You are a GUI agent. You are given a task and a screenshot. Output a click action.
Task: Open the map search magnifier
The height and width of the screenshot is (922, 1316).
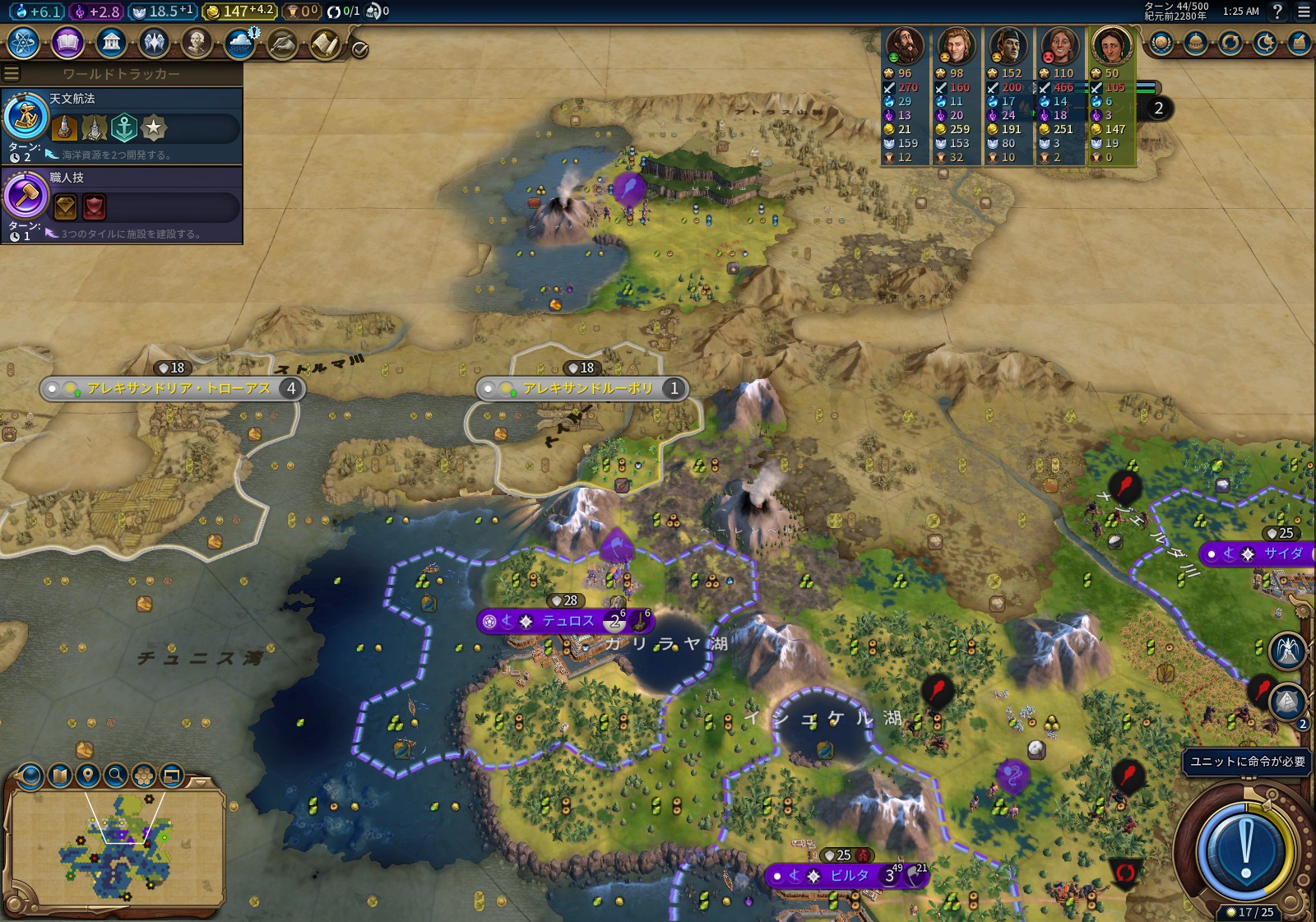[x=116, y=775]
